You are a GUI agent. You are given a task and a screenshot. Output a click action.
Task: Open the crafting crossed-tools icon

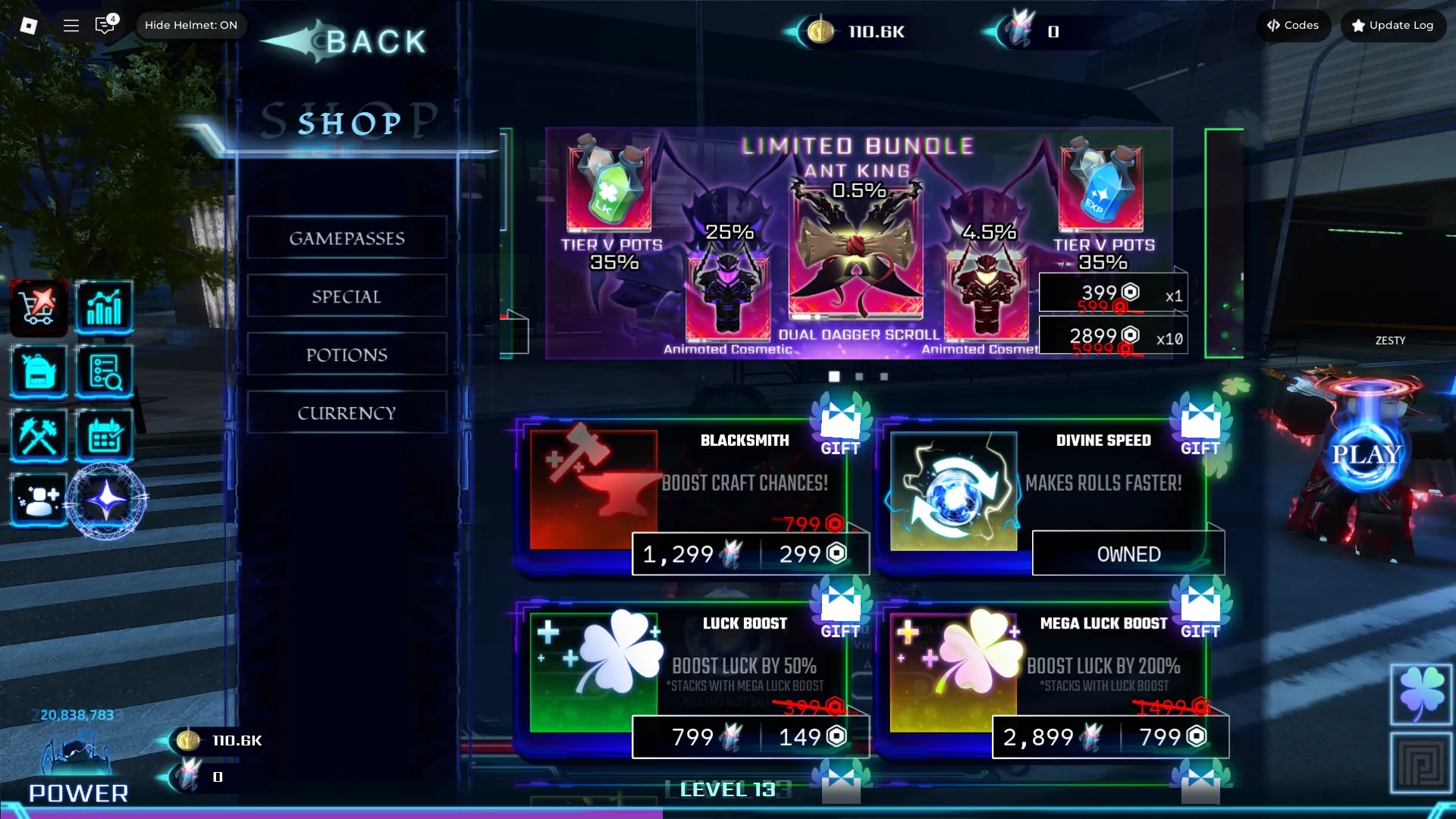[39, 435]
